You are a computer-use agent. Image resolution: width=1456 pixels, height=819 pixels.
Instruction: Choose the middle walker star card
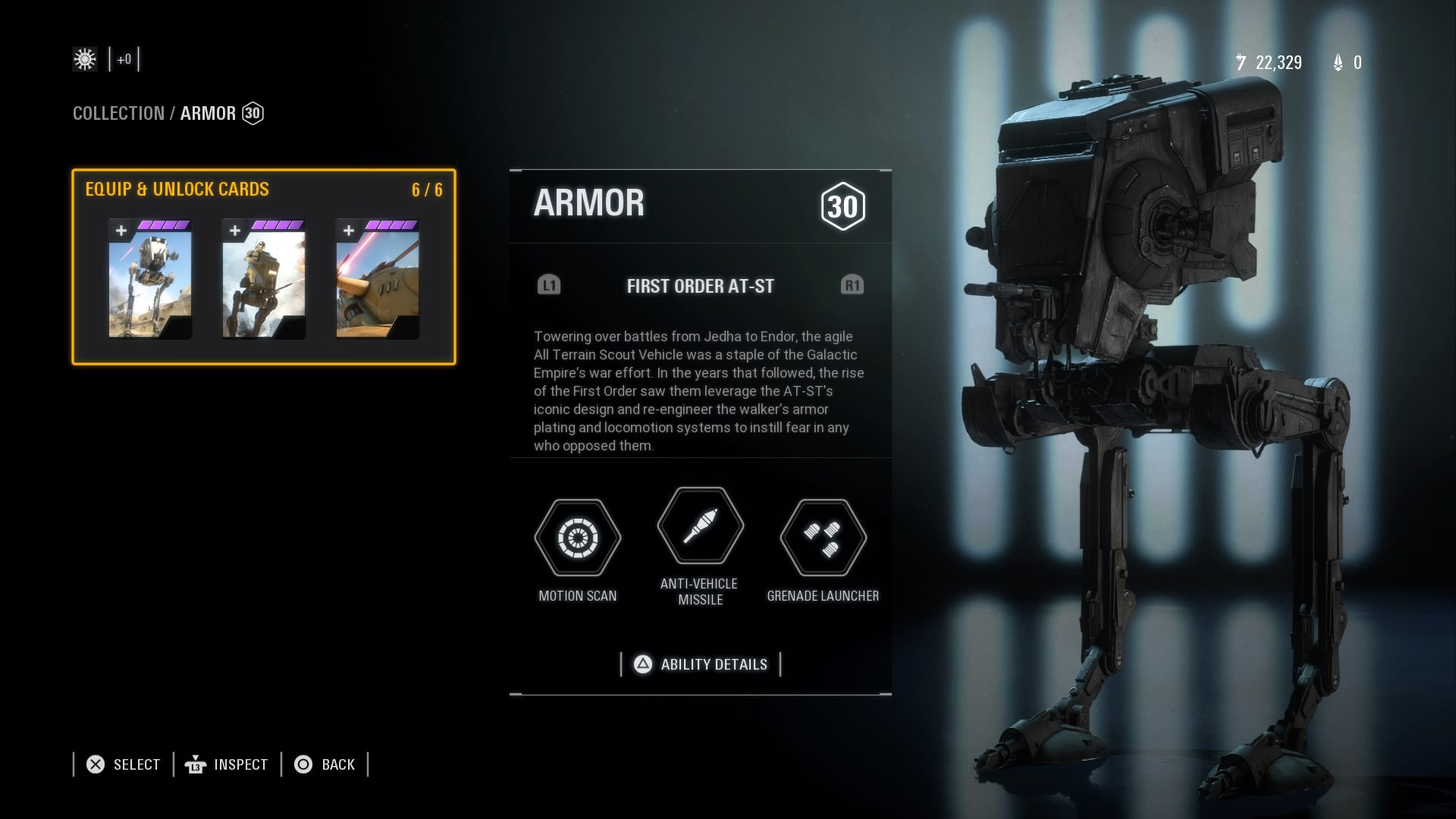click(x=264, y=279)
